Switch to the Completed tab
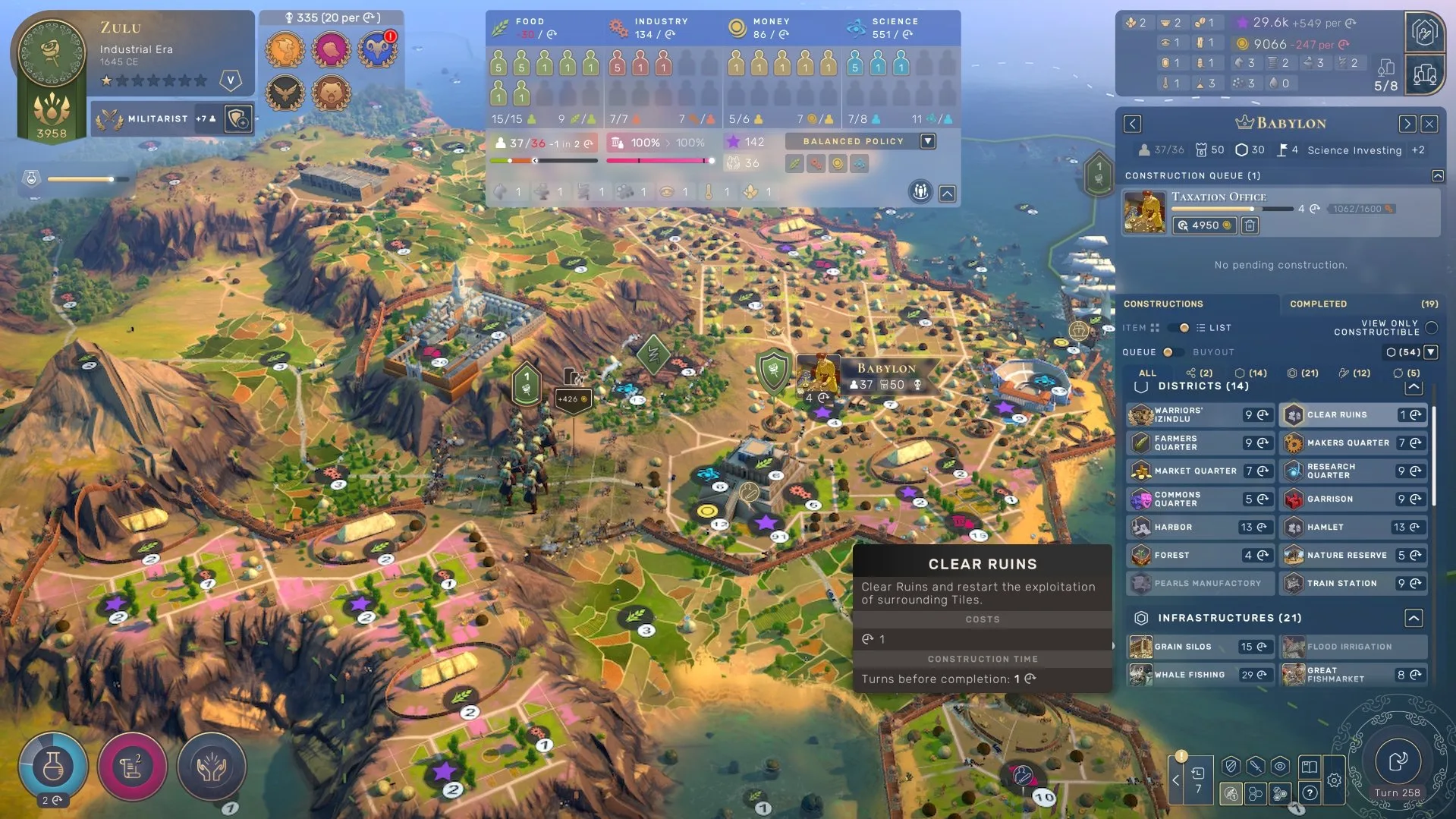The height and width of the screenshot is (819, 1456). pyautogui.click(x=1318, y=304)
